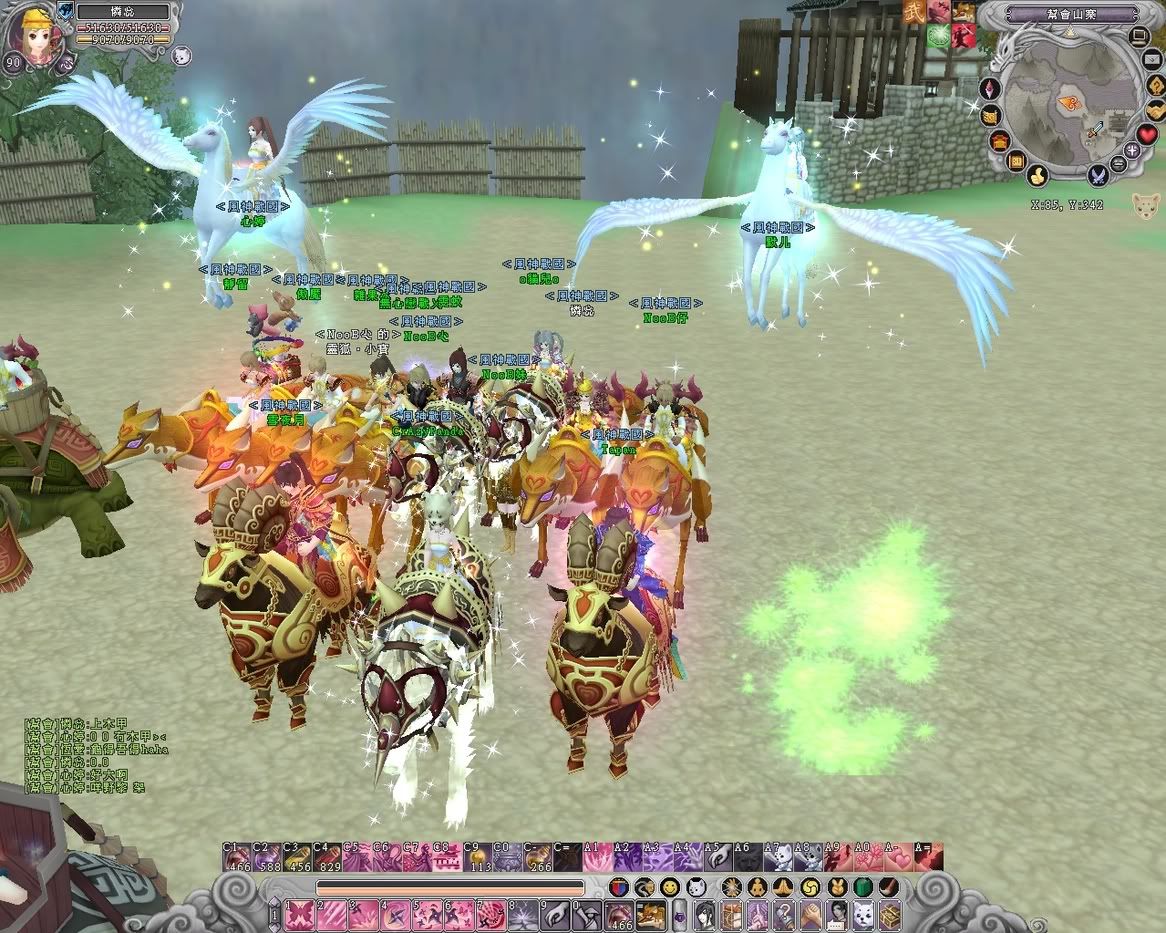Open the computer monitor system icon
1166x933 pixels.
pos(1139,37)
